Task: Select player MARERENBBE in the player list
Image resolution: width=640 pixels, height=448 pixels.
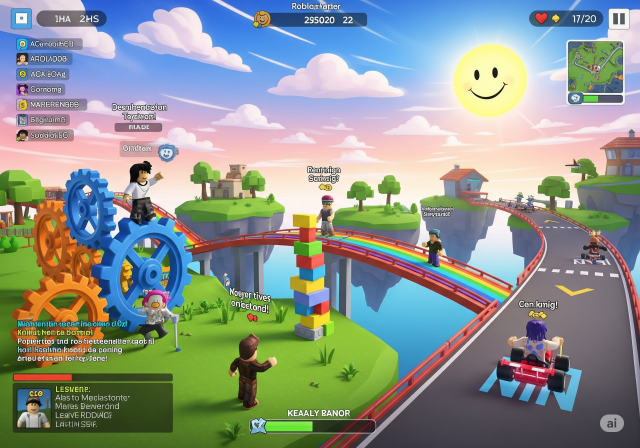Action: (51, 104)
